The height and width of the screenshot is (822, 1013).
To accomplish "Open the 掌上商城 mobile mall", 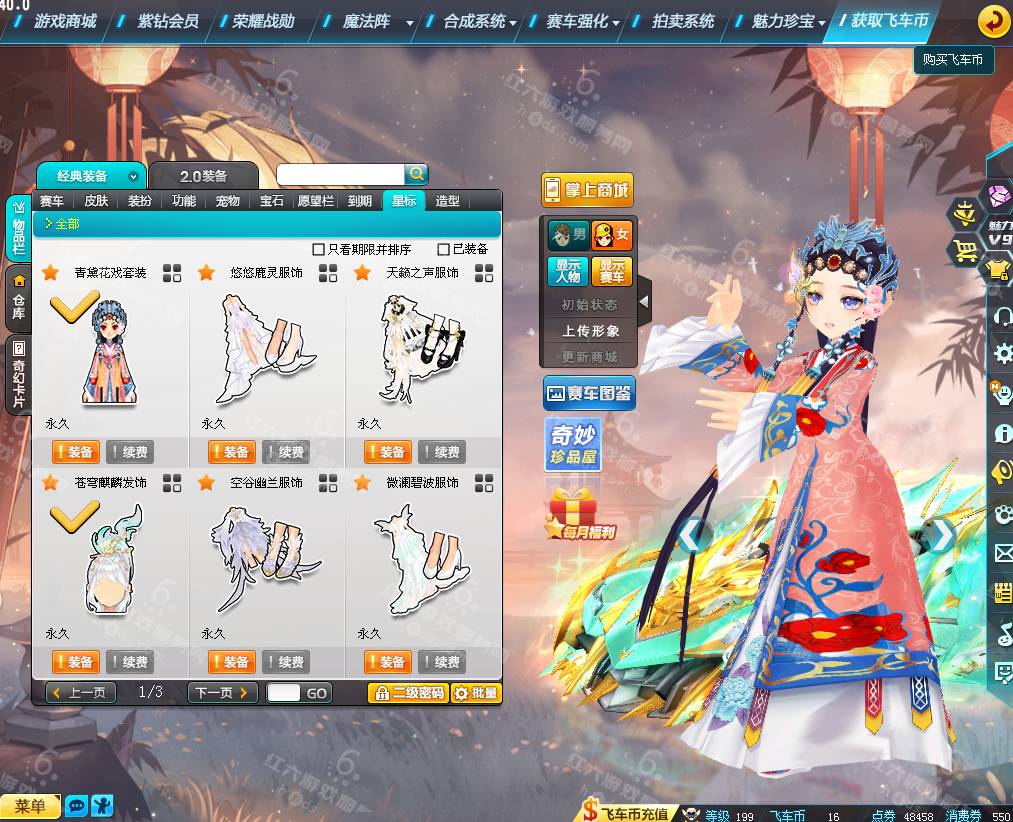I will pyautogui.click(x=588, y=190).
